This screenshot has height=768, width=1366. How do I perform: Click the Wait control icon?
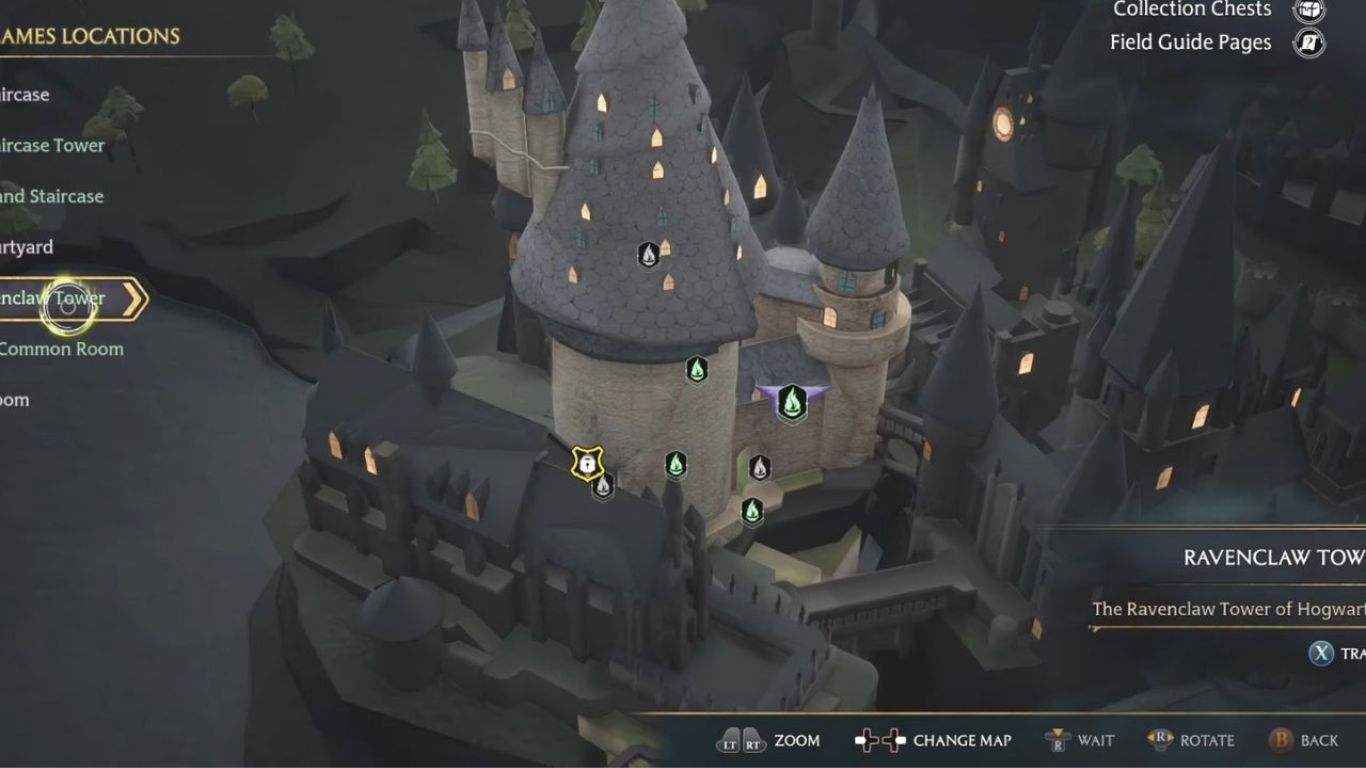(1056, 741)
